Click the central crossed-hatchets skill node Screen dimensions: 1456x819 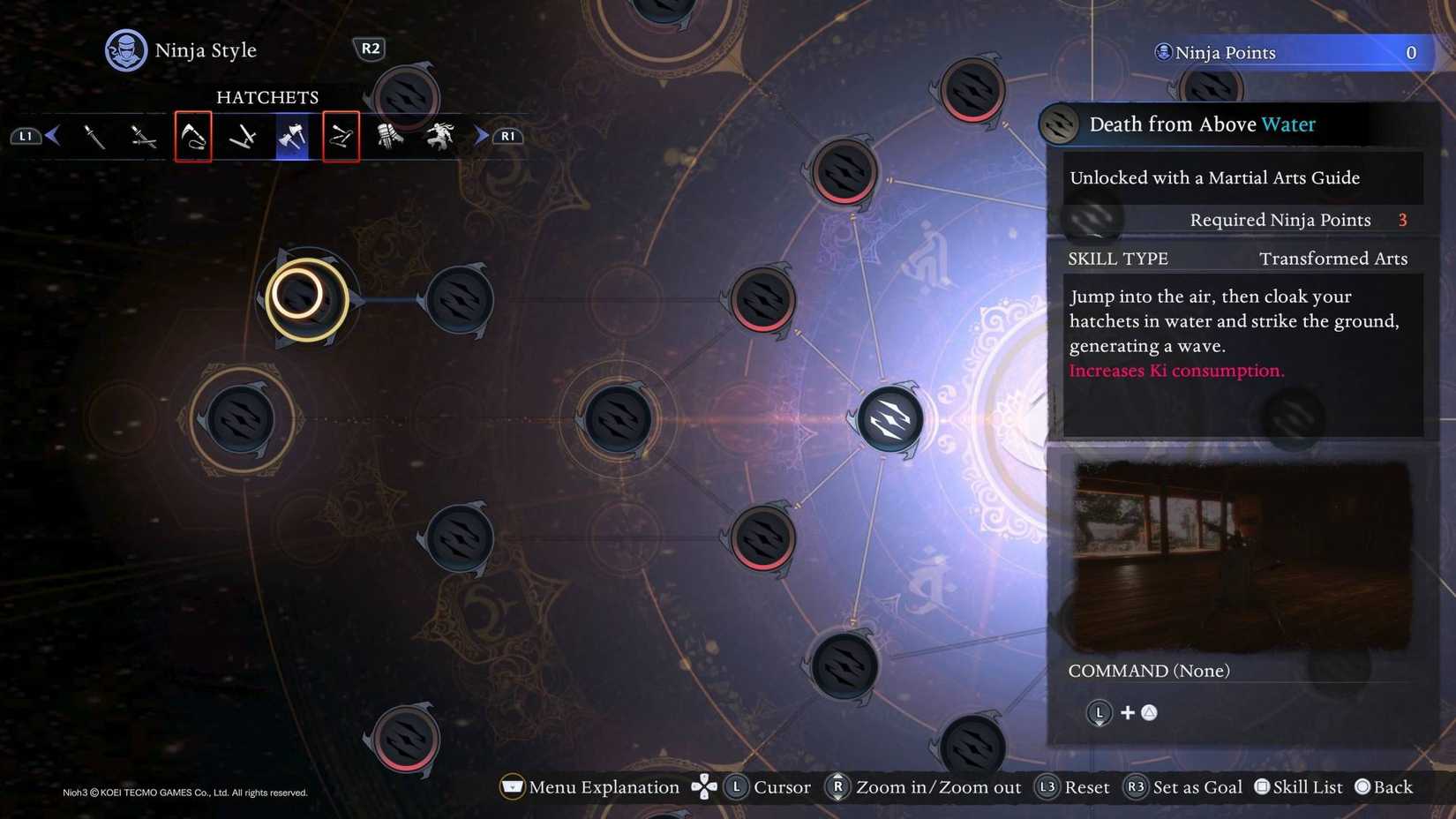point(890,419)
